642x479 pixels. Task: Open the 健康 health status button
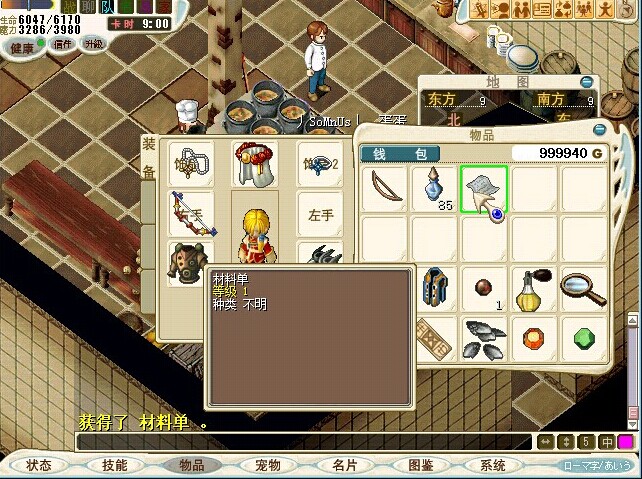point(21,46)
